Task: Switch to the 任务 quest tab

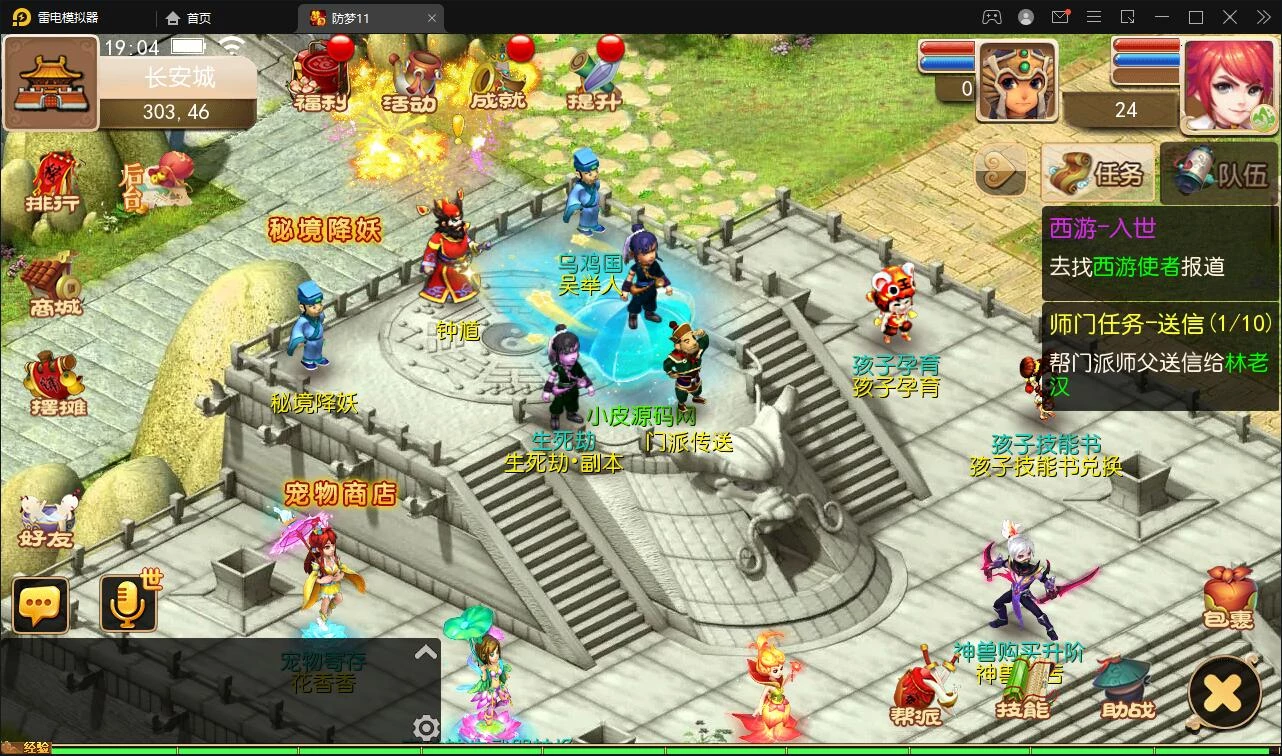Action: tap(1097, 173)
